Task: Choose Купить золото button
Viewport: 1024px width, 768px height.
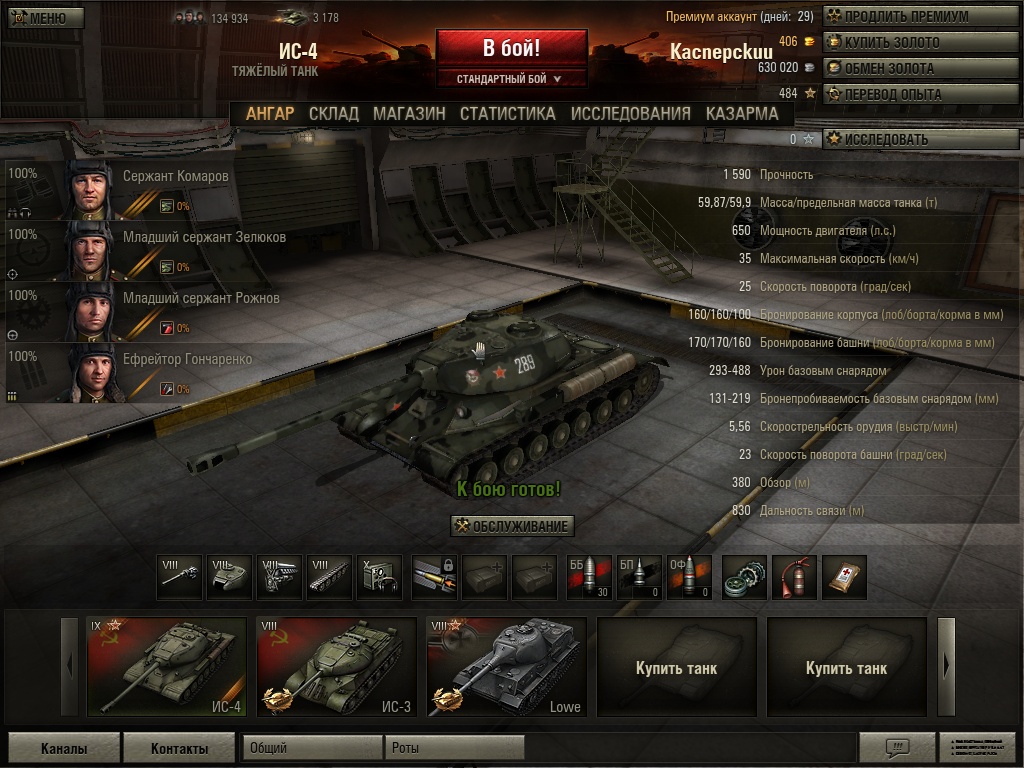Action: pyautogui.click(x=920, y=43)
